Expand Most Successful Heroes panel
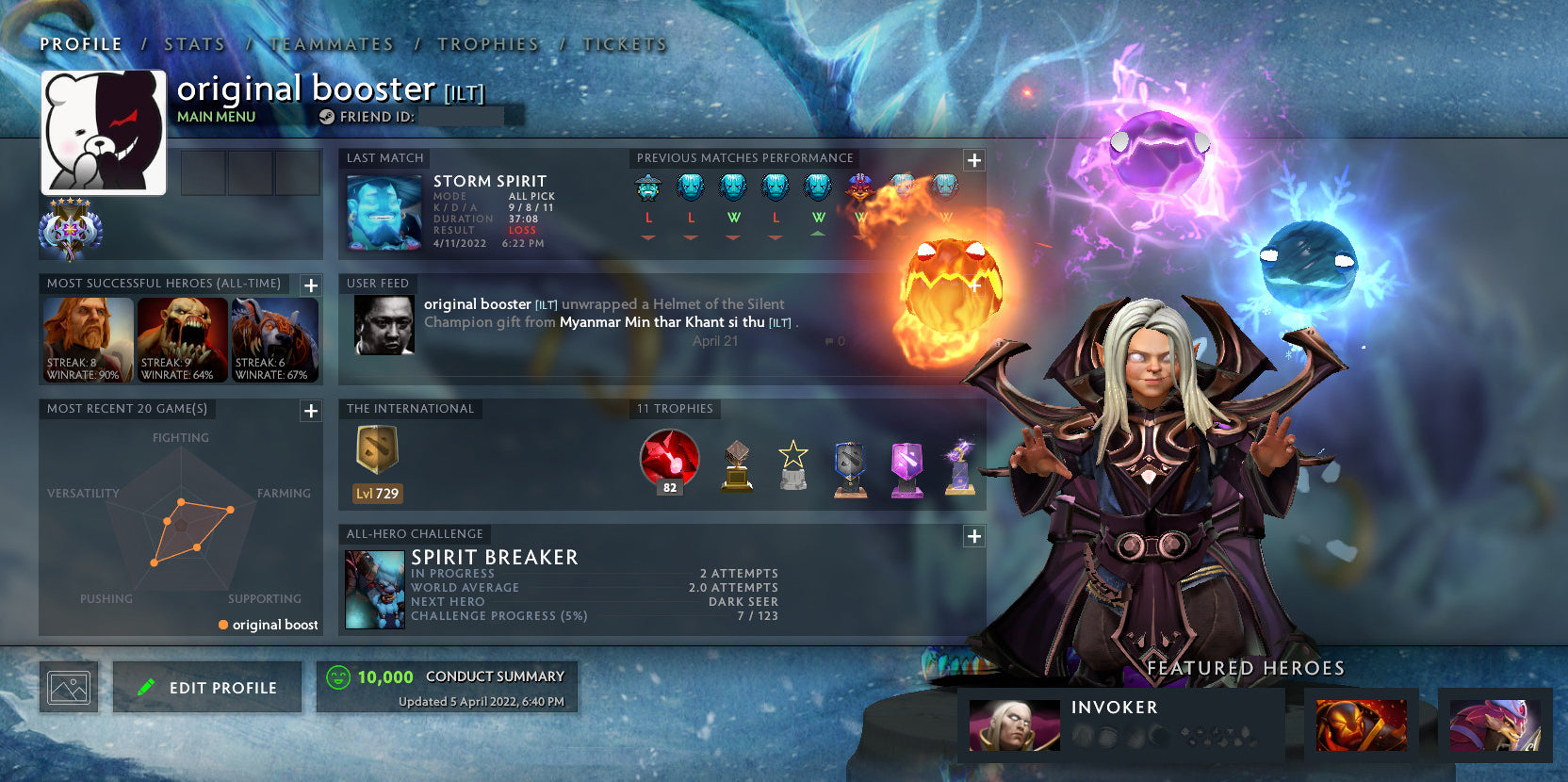This screenshot has height=782, width=1568. (x=309, y=285)
